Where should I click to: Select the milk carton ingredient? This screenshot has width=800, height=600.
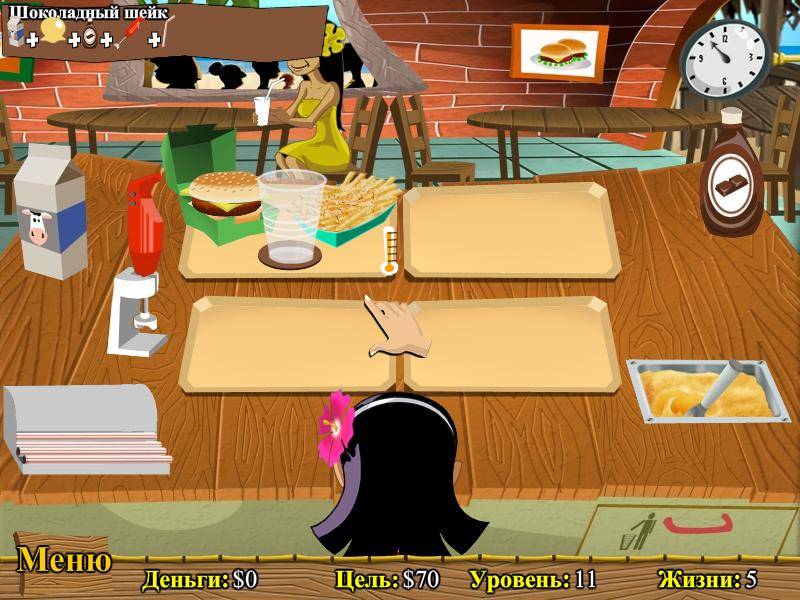[x=48, y=212]
